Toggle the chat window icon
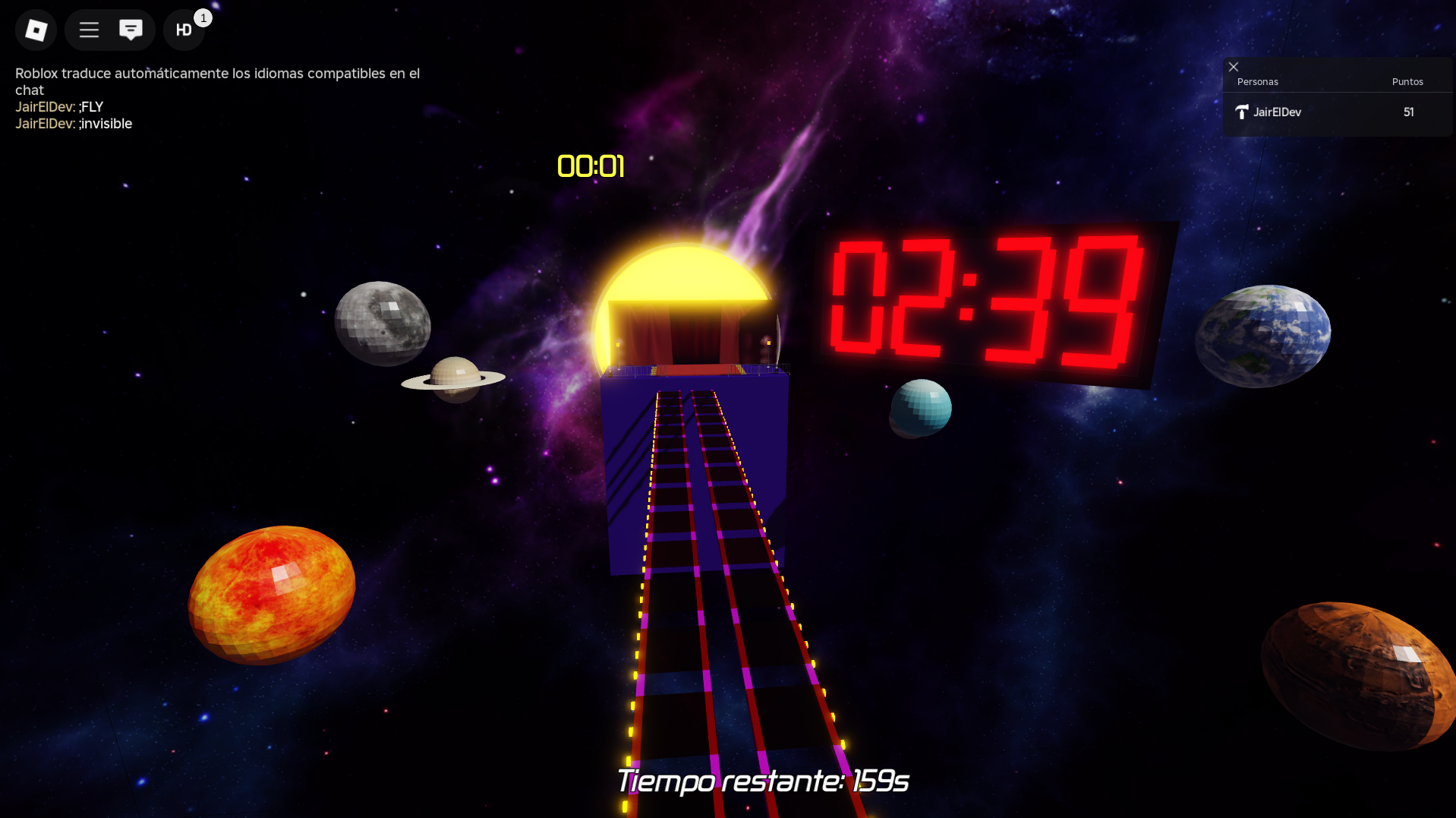The image size is (1456, 818). tap(131, 30)
